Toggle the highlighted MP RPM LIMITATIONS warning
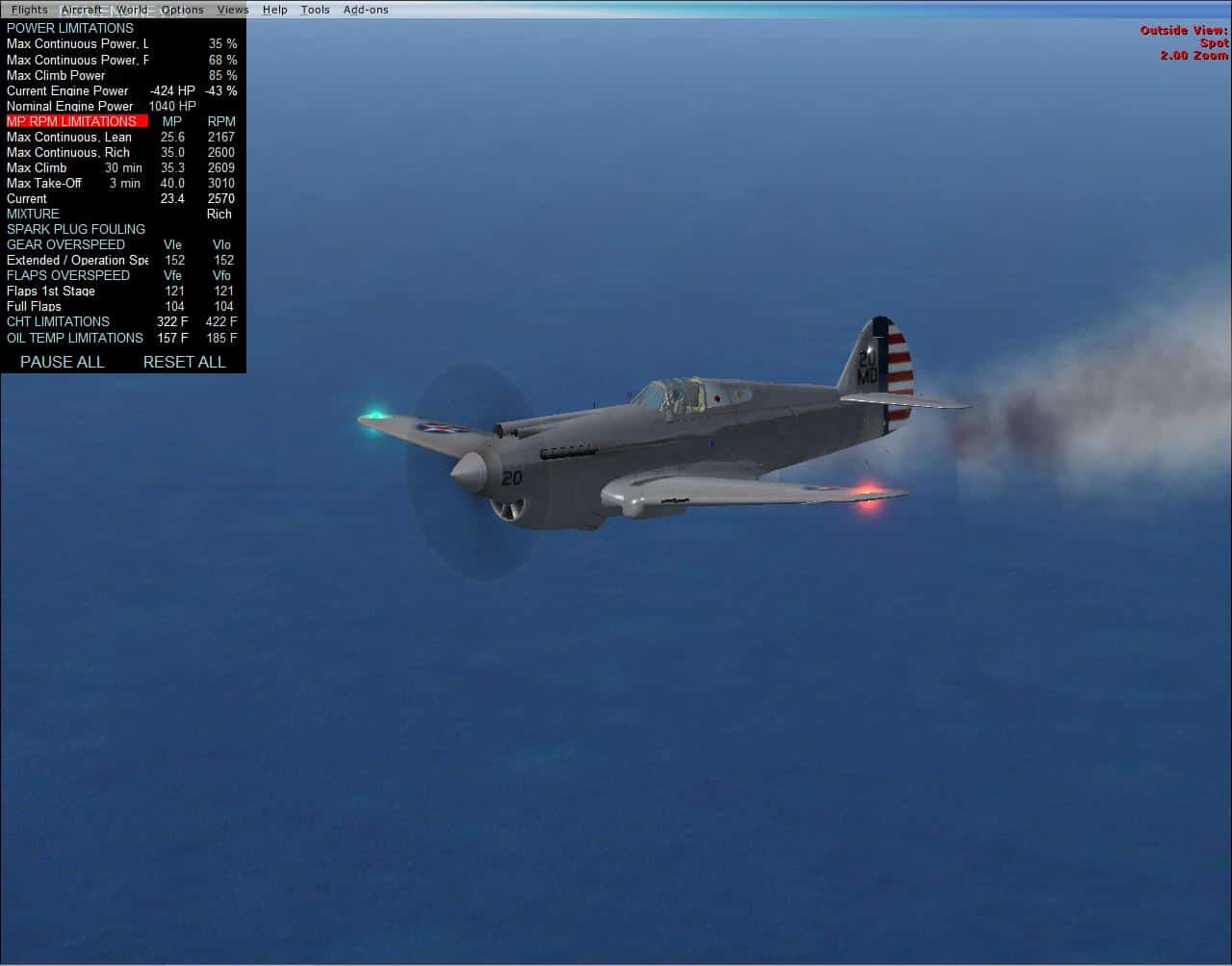The width and height of the screenshot is (1232, 966). tap(74, 121)
